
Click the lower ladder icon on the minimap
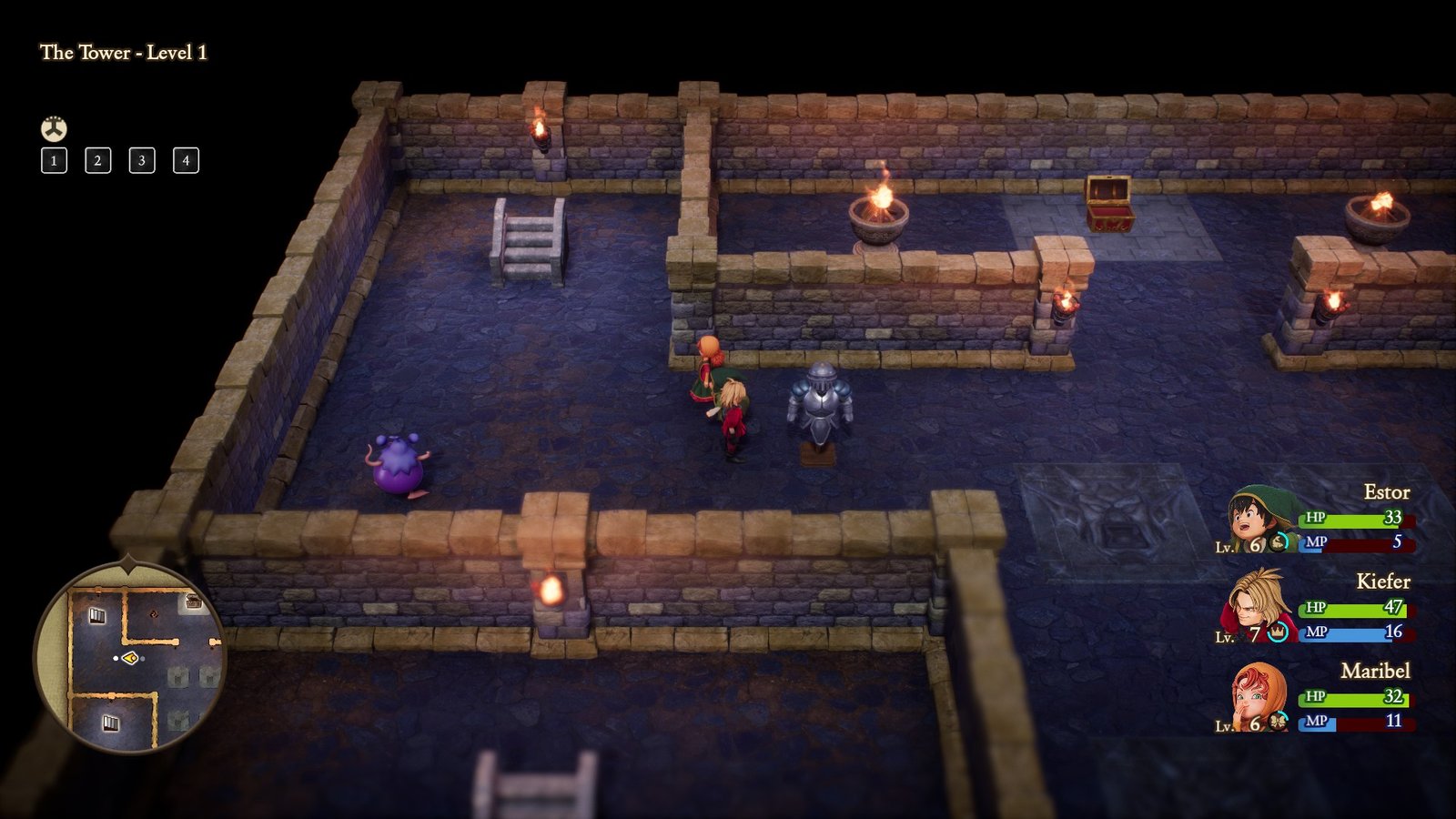[x=111, y=723]
